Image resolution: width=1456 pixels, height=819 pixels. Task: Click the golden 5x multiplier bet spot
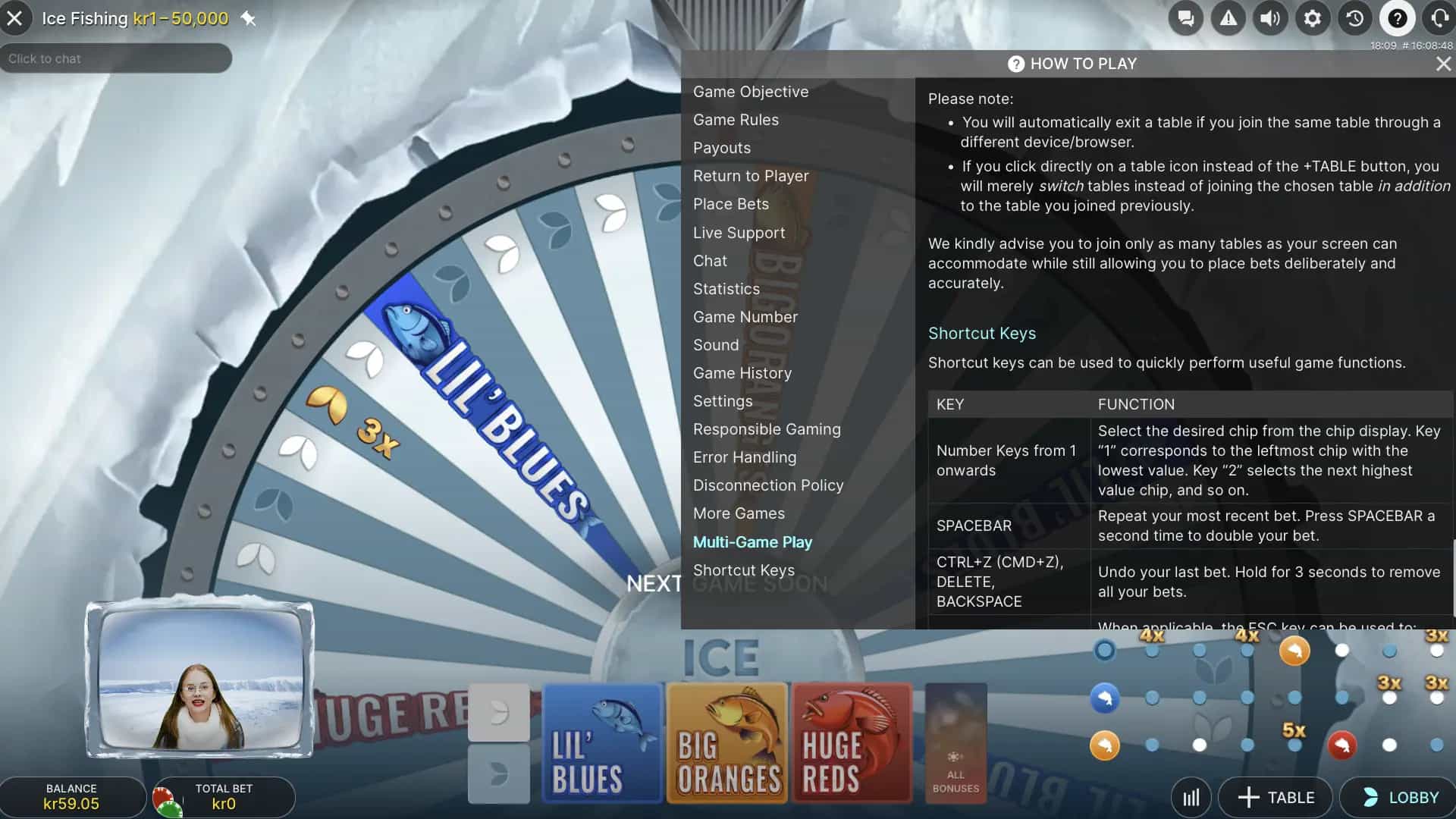(x=1294, y=730)
